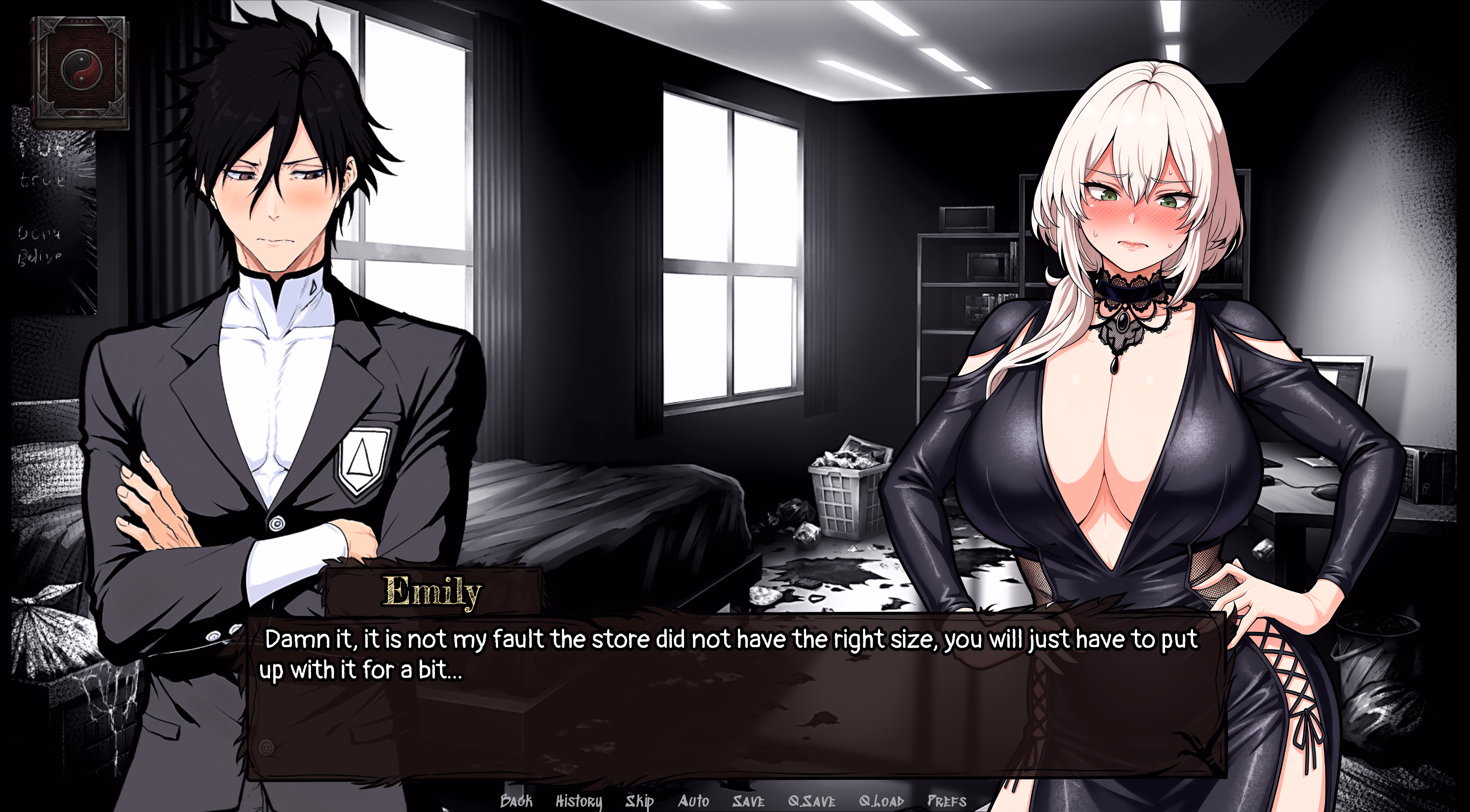Open the Save menu

[x=748, y=800]
